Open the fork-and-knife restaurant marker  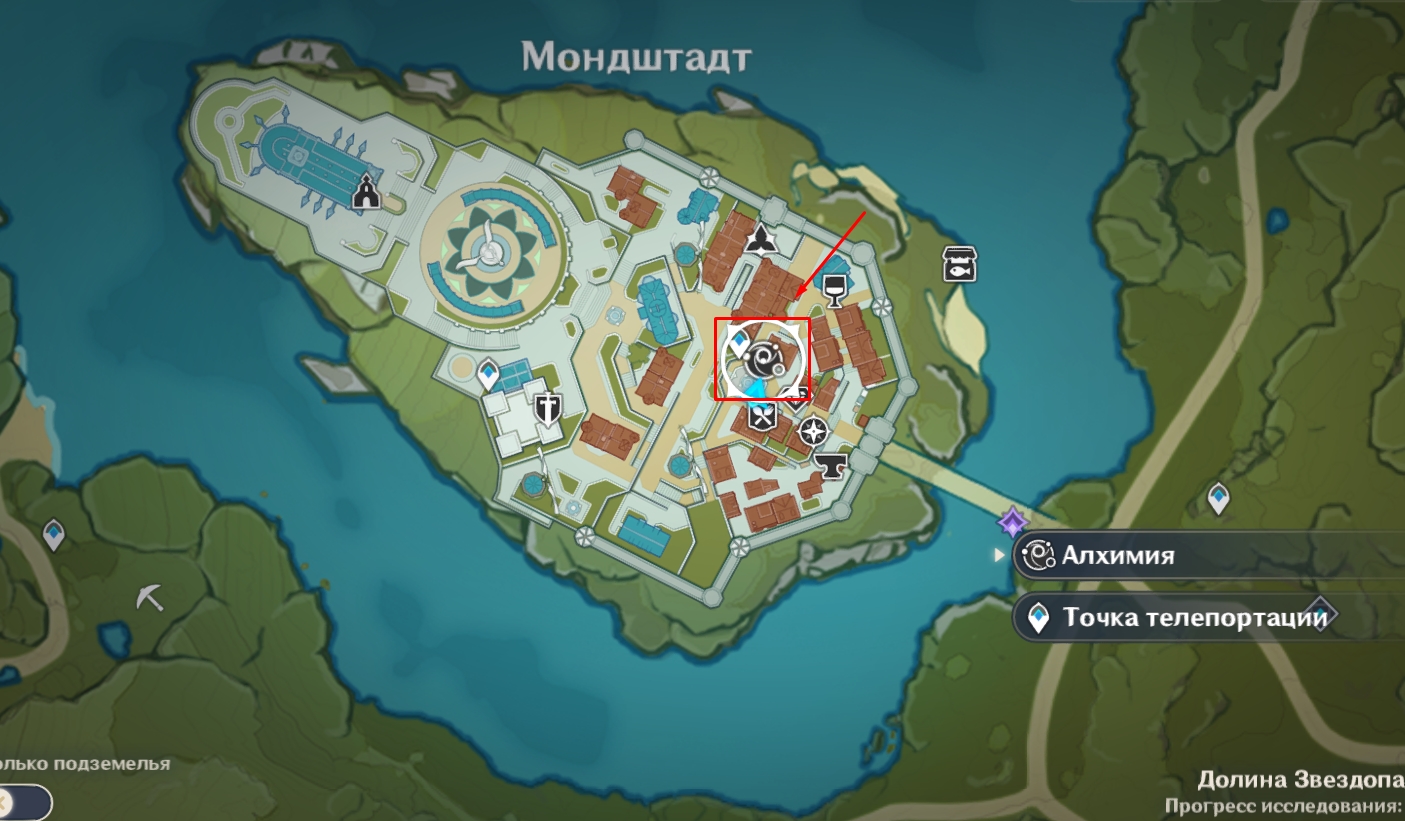(763, 415)
